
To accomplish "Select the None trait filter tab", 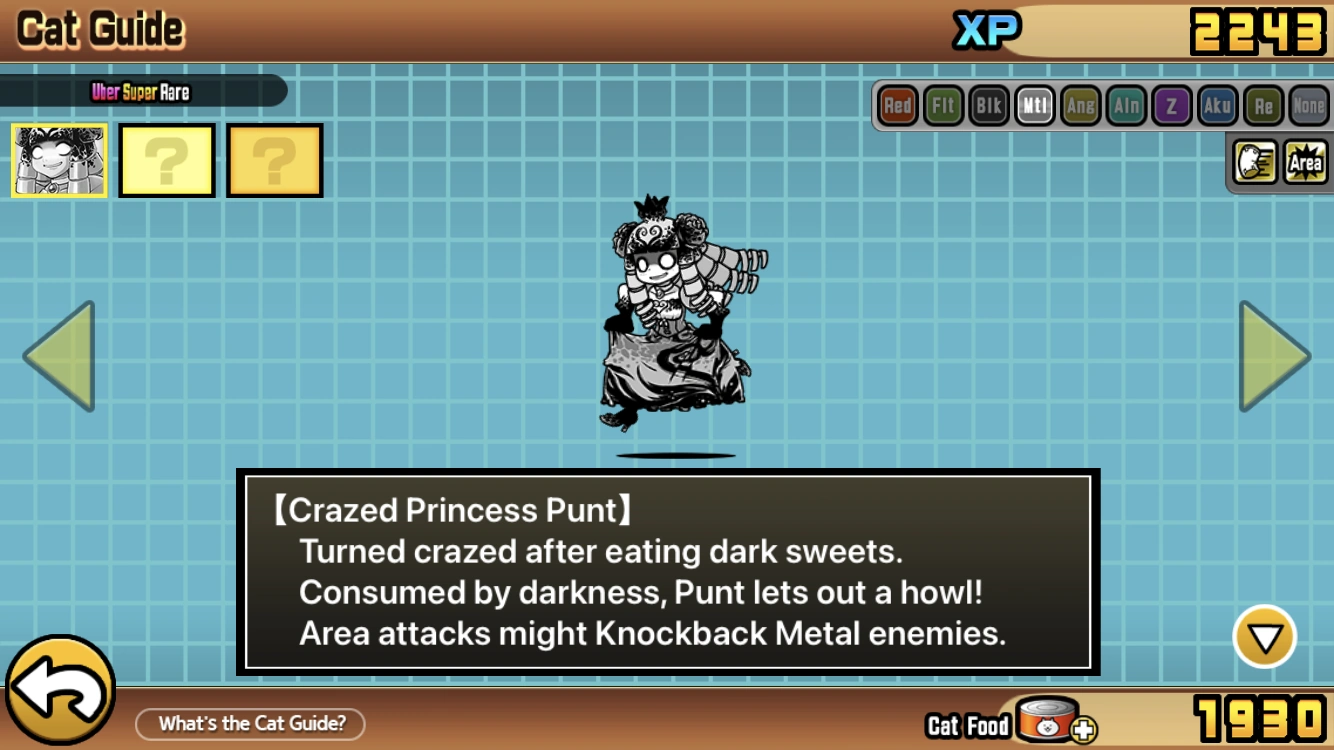I will pos(1309,105).
